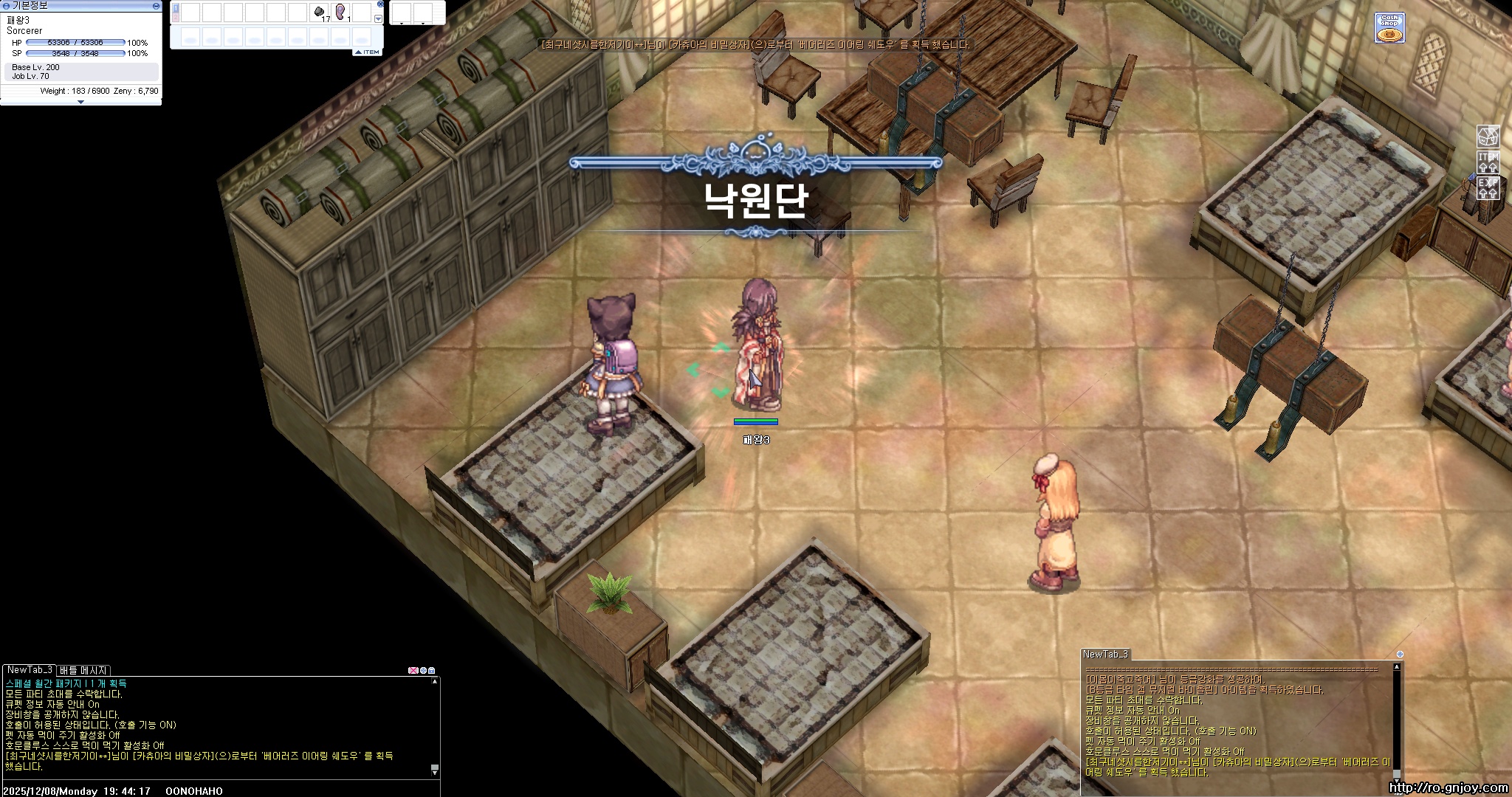Expand character stats via 기본정보 bottom arrow
This screenshot has height=797, width=1512.
pyautogui.click(x=81, y=101)
